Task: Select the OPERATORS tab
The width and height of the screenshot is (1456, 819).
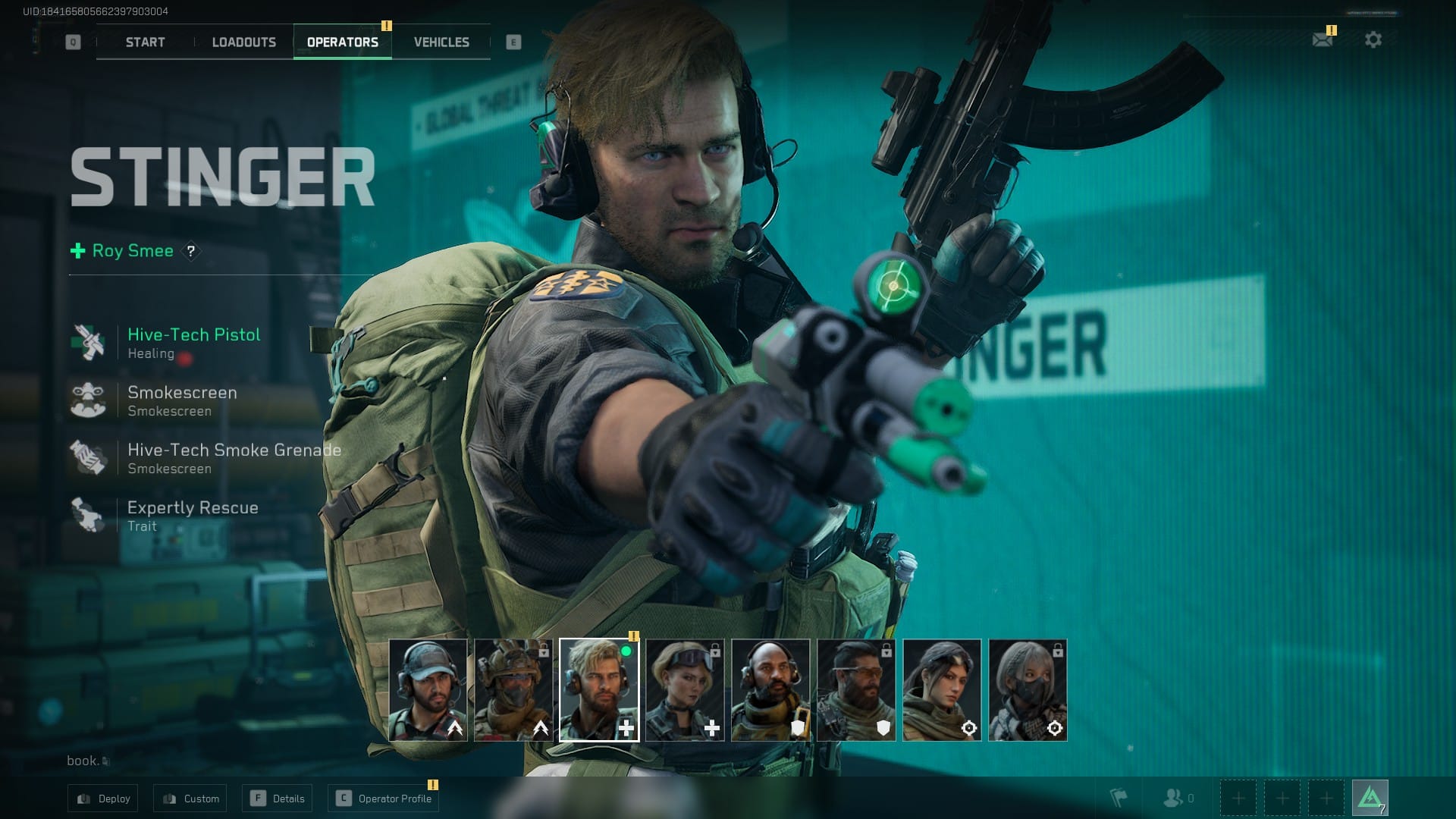Action: (342, 42)
